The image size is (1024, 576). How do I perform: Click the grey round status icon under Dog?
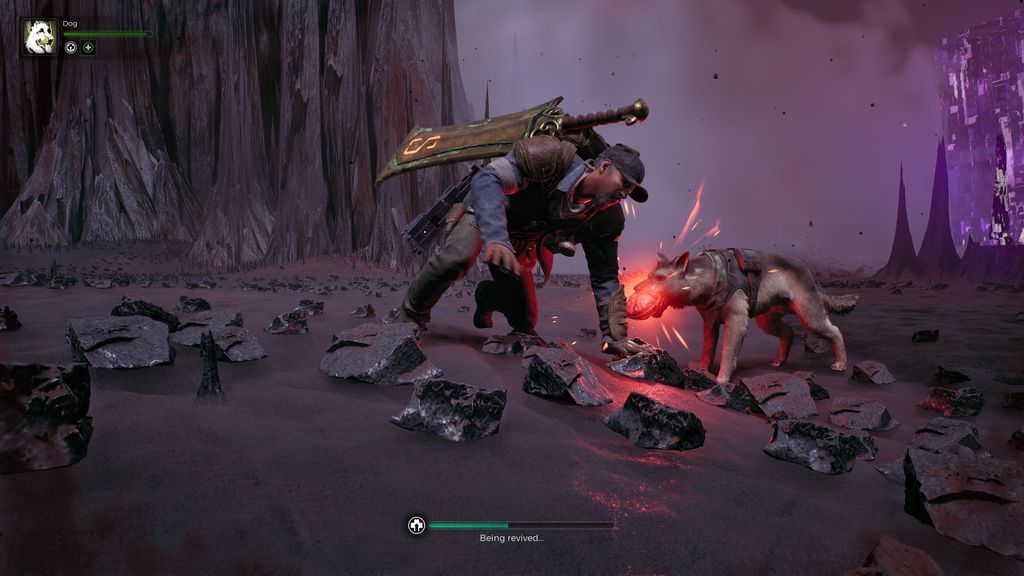click(x=71, y=47)
